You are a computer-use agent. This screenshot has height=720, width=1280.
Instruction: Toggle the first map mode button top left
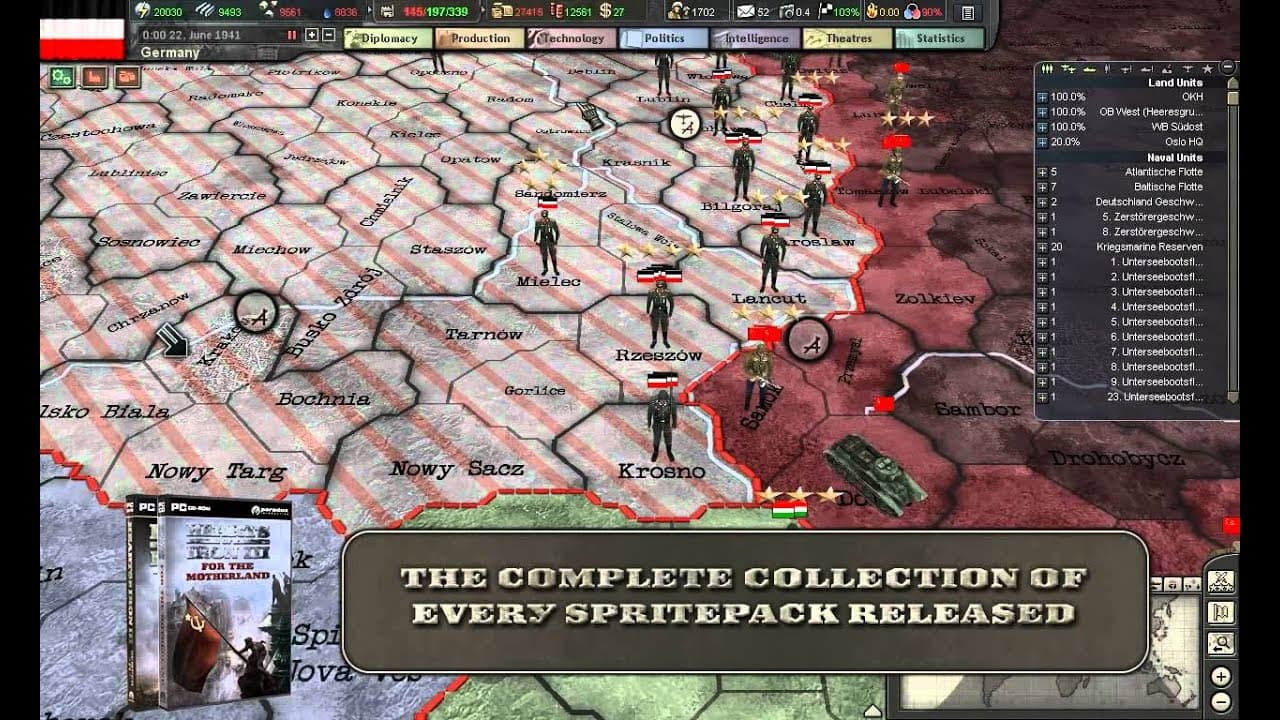pyautogui.click(x=61, y=77)
